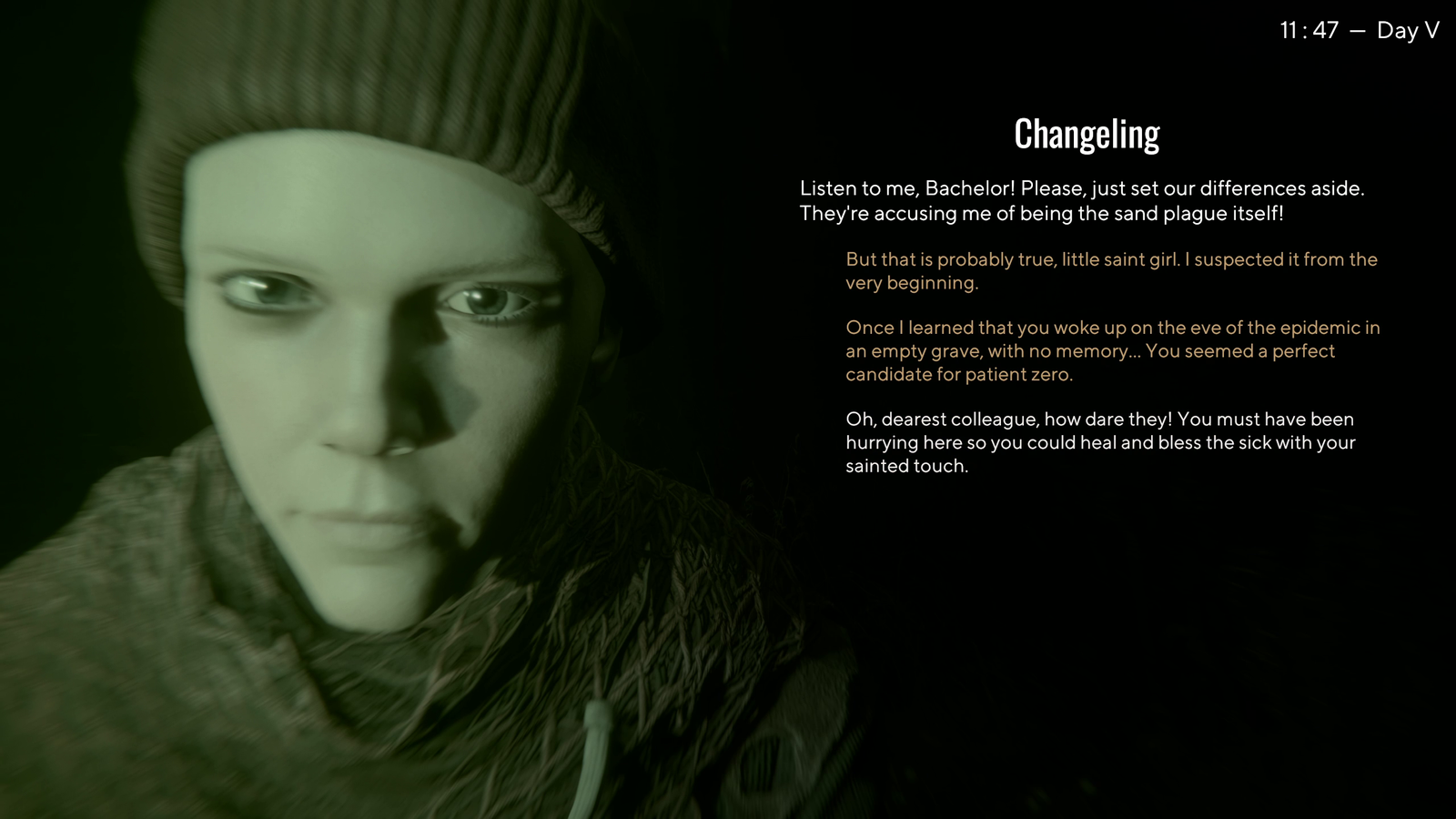Viewport: 1456px width, 819px height.
Task: Select the "But that is probably true" response
Action: pyautogui.click(x=1110, y=270)
